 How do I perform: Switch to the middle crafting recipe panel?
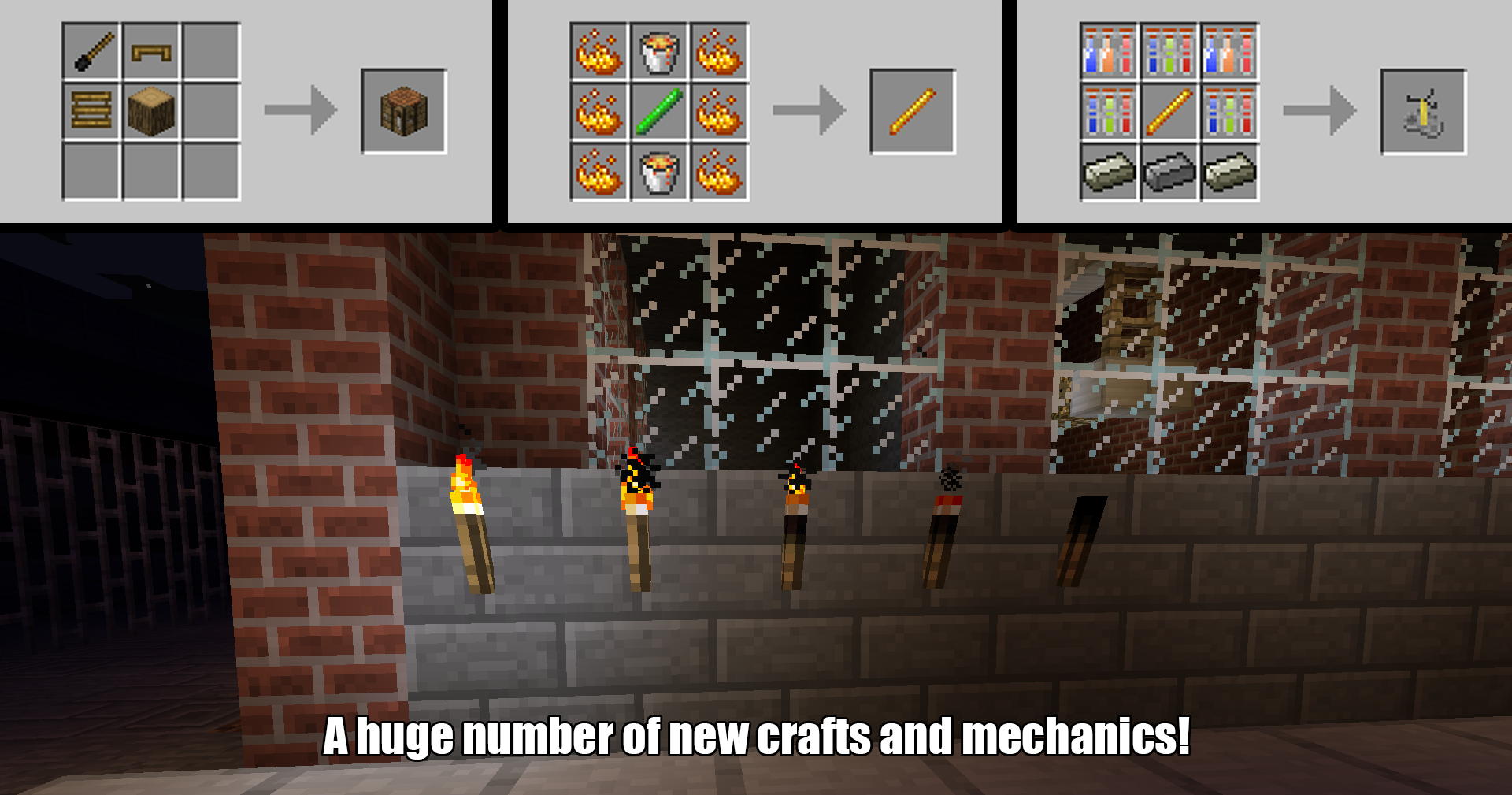[x=756, y=110]
